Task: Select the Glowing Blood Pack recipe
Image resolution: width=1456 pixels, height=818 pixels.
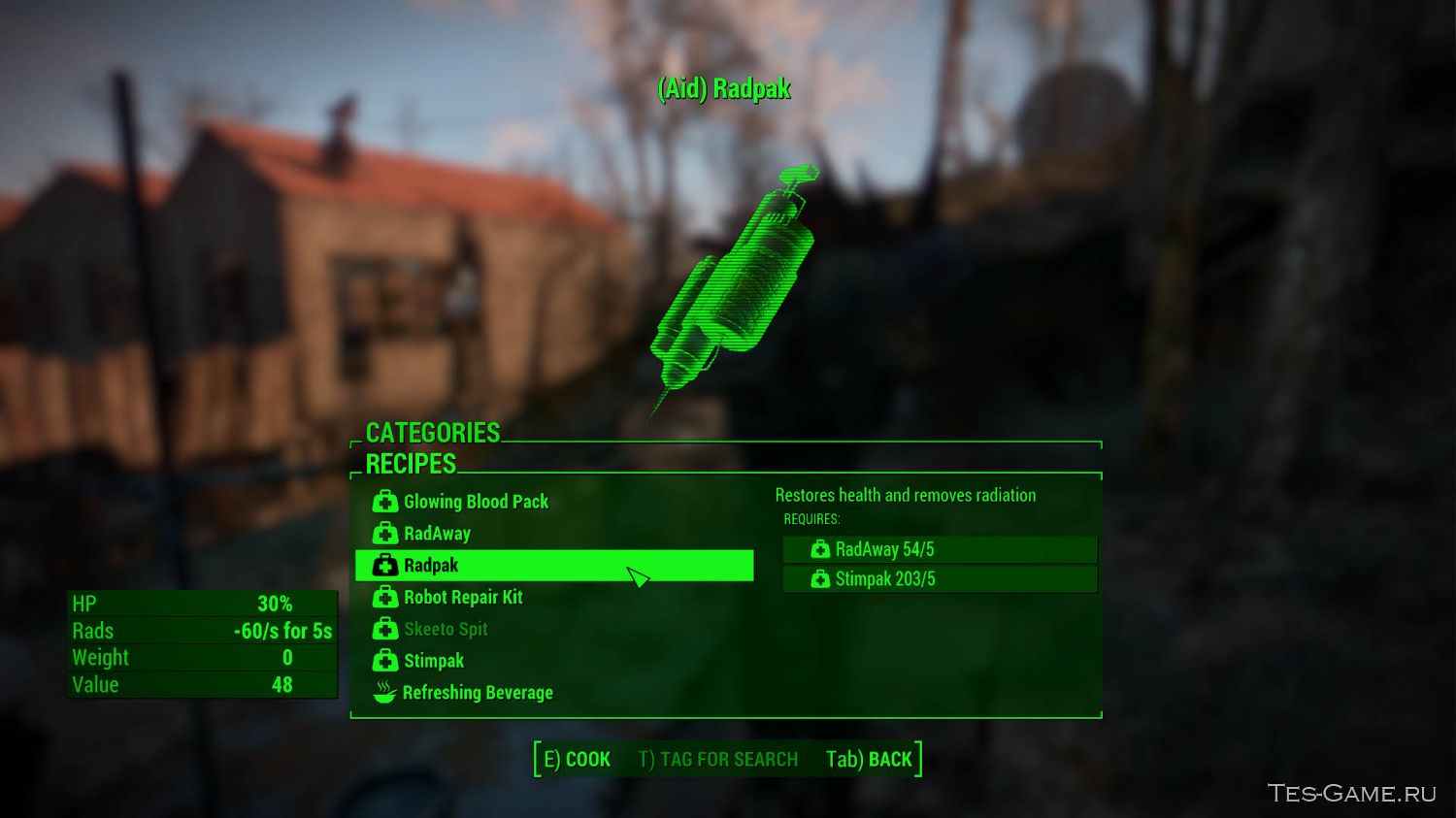Action: 476,502
